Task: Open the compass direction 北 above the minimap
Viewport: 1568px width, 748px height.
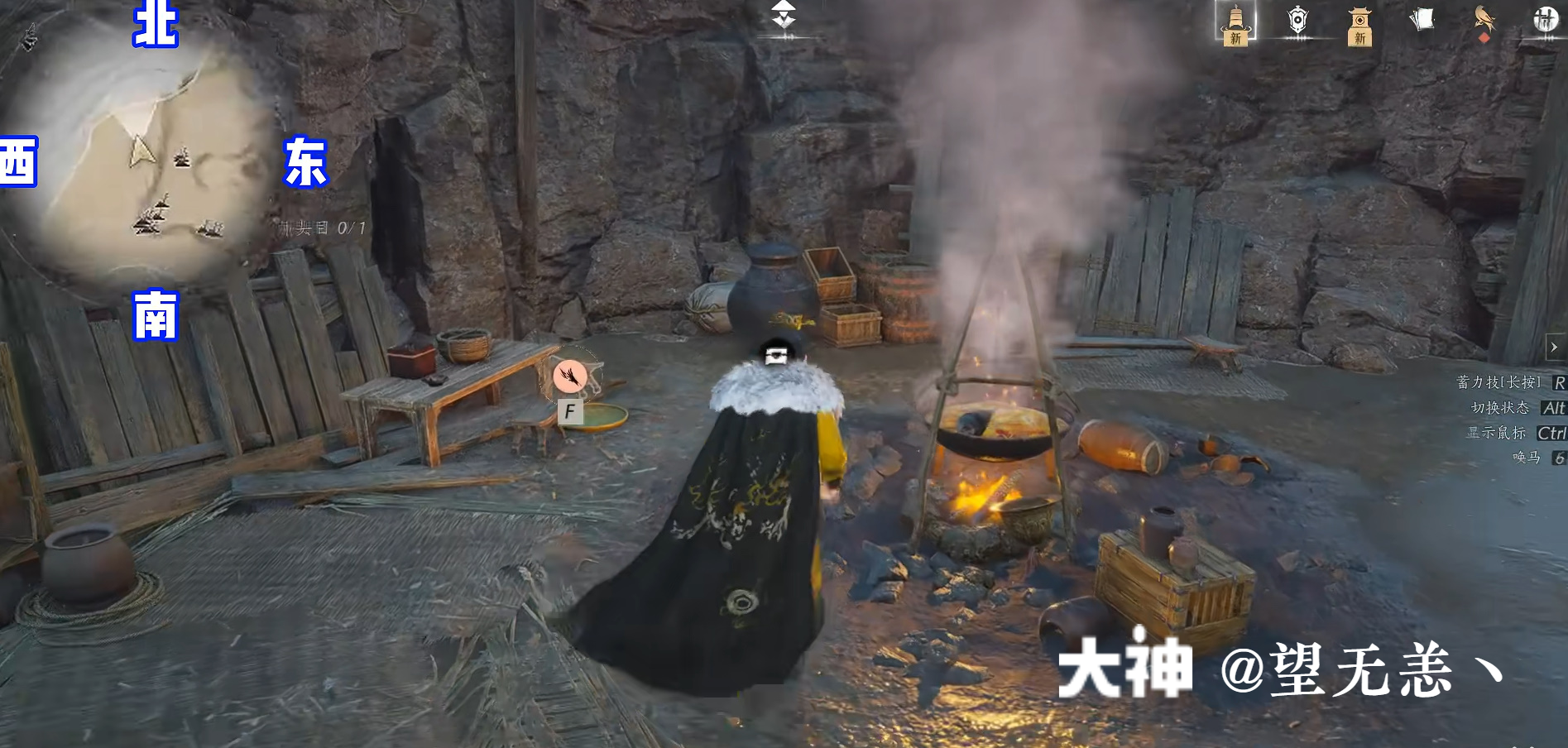Action: pyautogui.click(x=155, y=25)
